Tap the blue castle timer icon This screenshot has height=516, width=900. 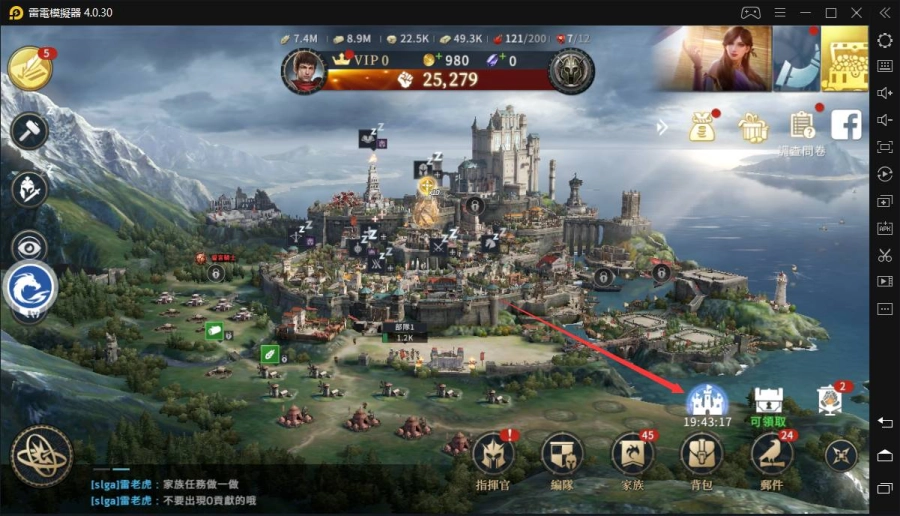707,401
